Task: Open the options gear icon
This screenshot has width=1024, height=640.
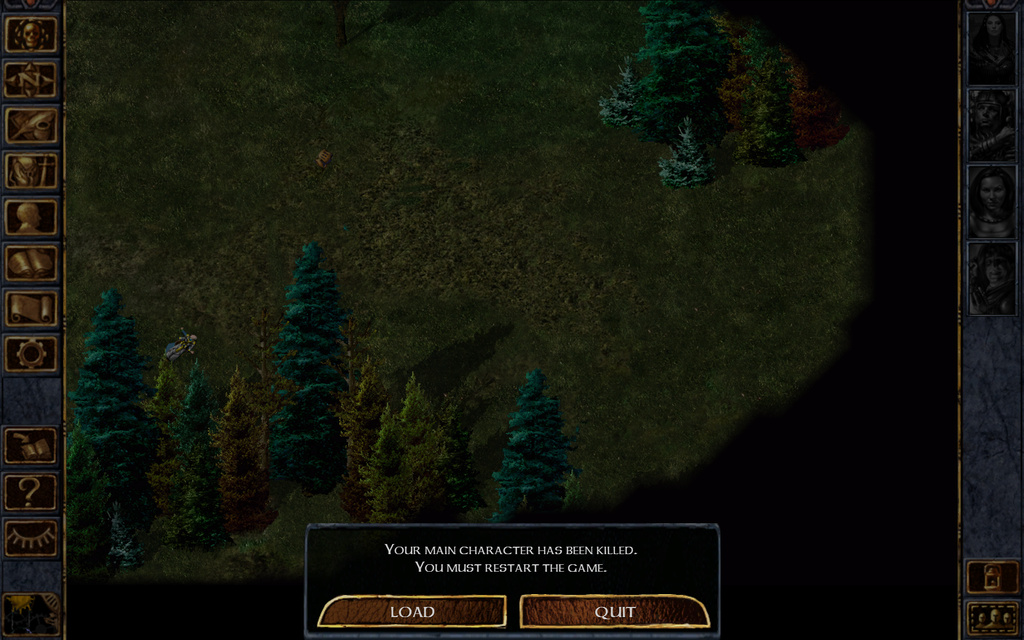Action: pyautogui.click(x=31, y=353)
